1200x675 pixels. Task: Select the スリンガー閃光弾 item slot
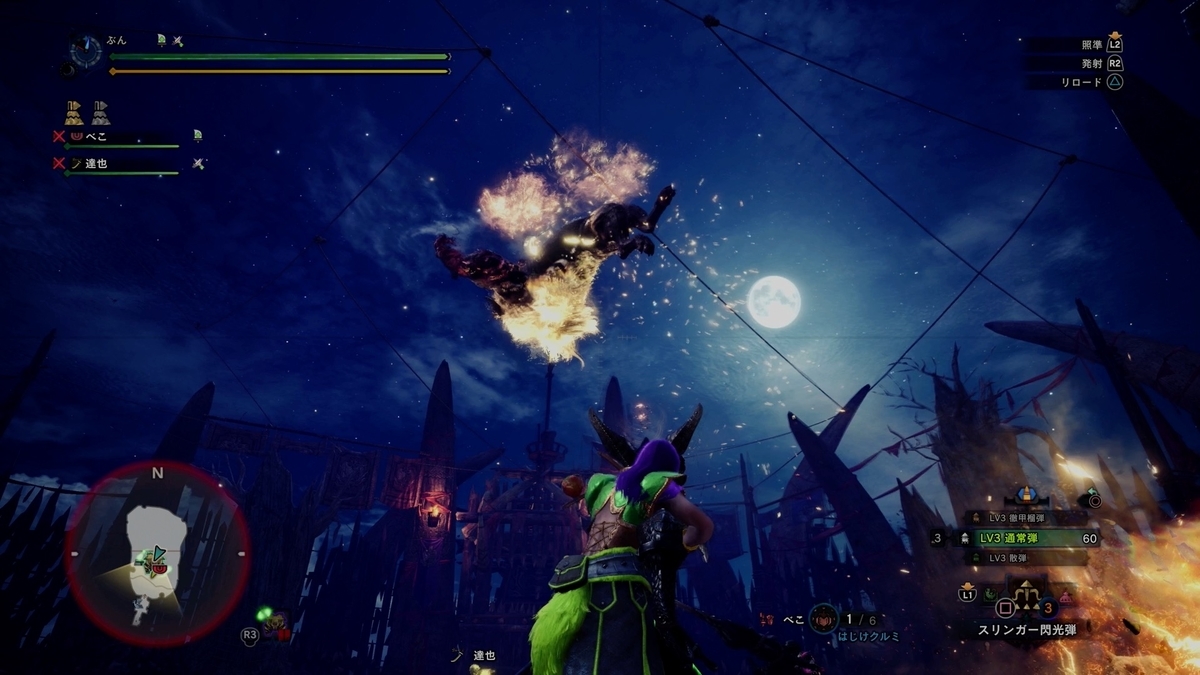[1026, 630]
